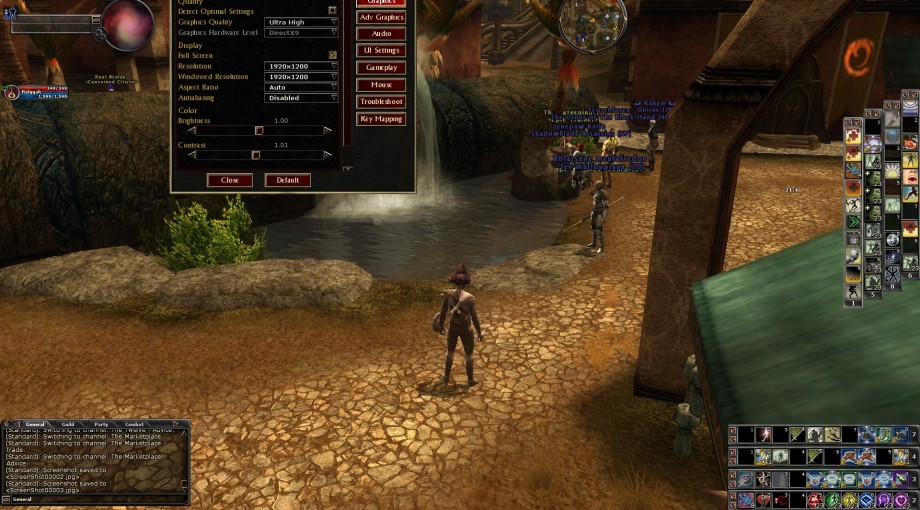Open the Adv Graphics settings section

coord(381,17)
